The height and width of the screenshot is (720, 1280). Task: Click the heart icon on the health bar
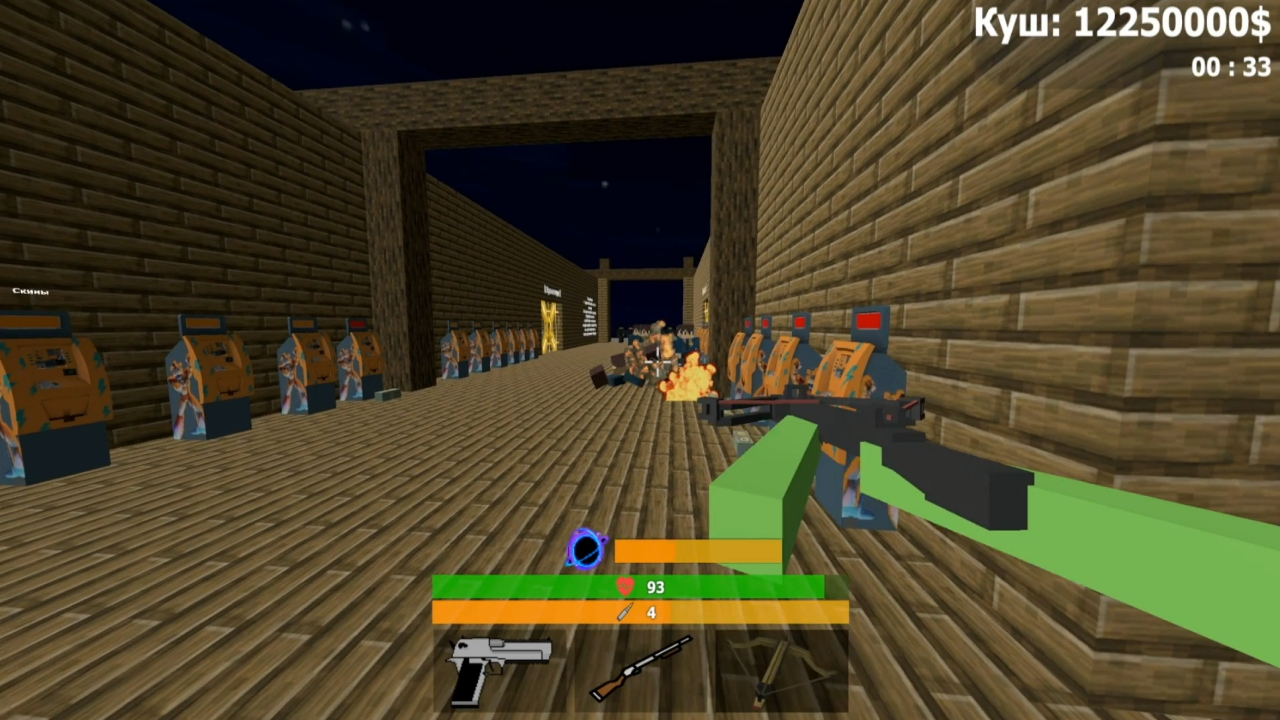click(626, 587)
